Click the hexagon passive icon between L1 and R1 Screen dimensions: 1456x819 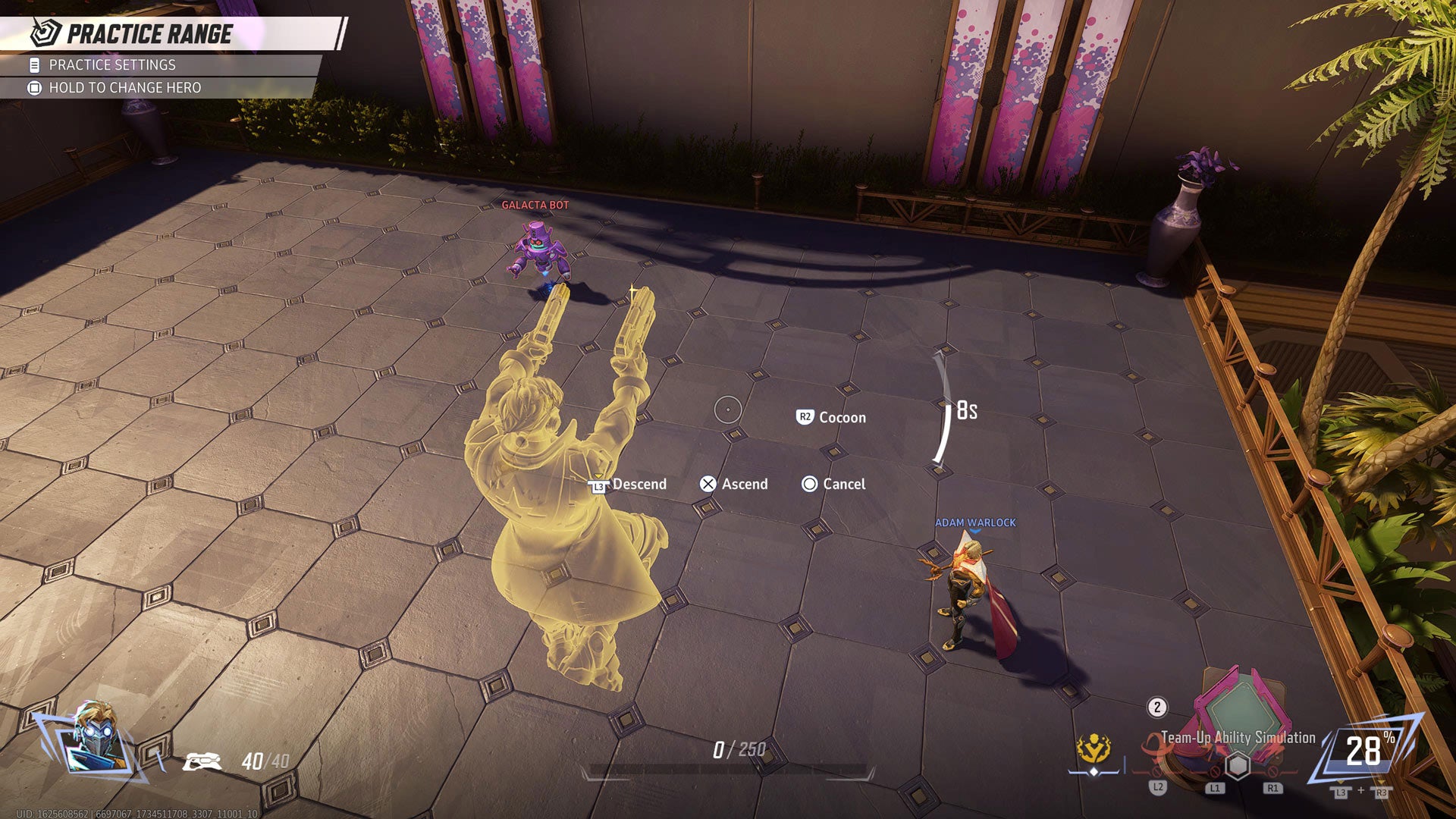(1237, 766)
